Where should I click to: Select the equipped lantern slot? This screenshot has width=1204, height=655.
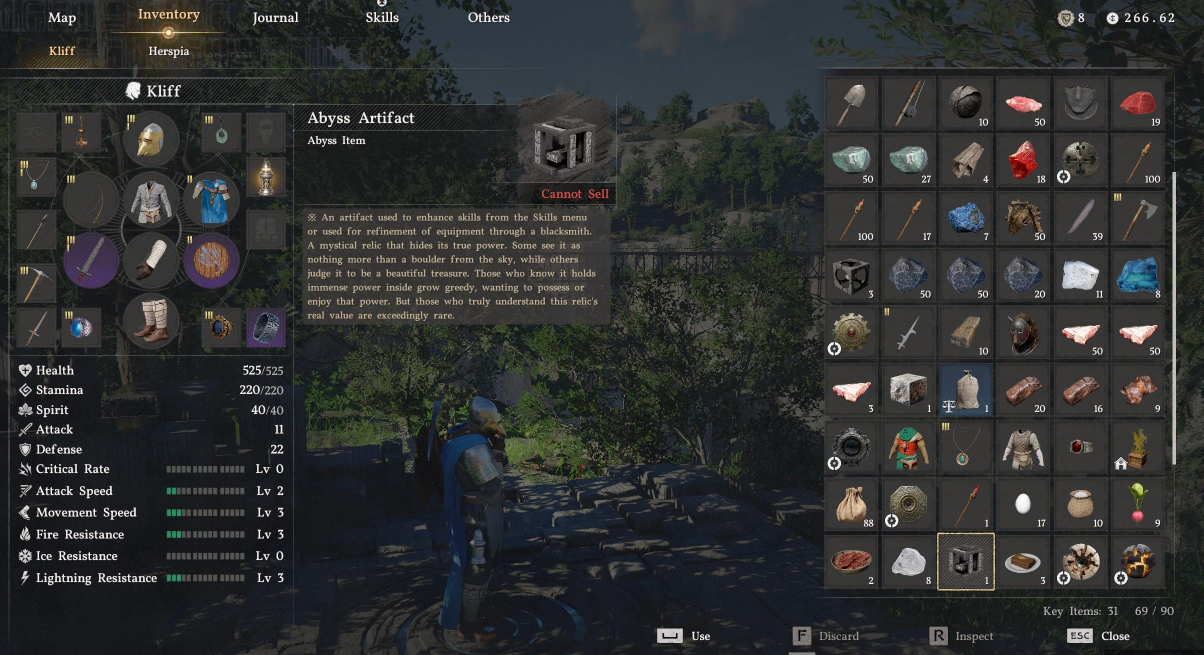(x=265, y=176)
